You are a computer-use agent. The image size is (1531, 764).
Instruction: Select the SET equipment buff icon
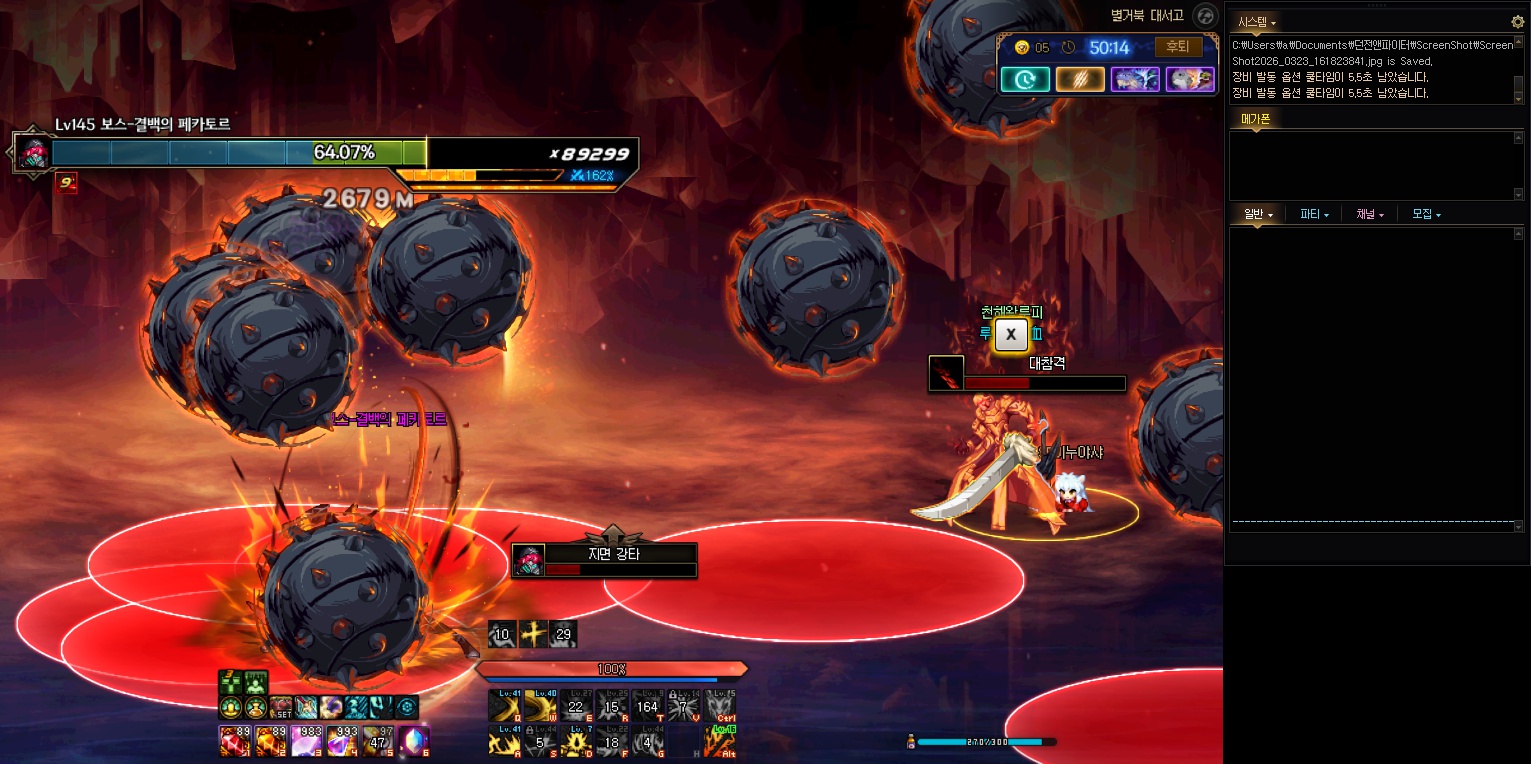point(281,707)
